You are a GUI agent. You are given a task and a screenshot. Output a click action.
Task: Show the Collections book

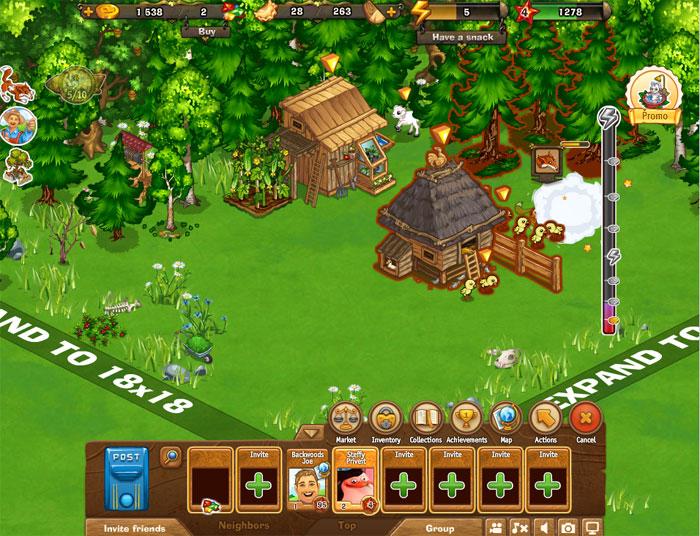pos(426,417)
